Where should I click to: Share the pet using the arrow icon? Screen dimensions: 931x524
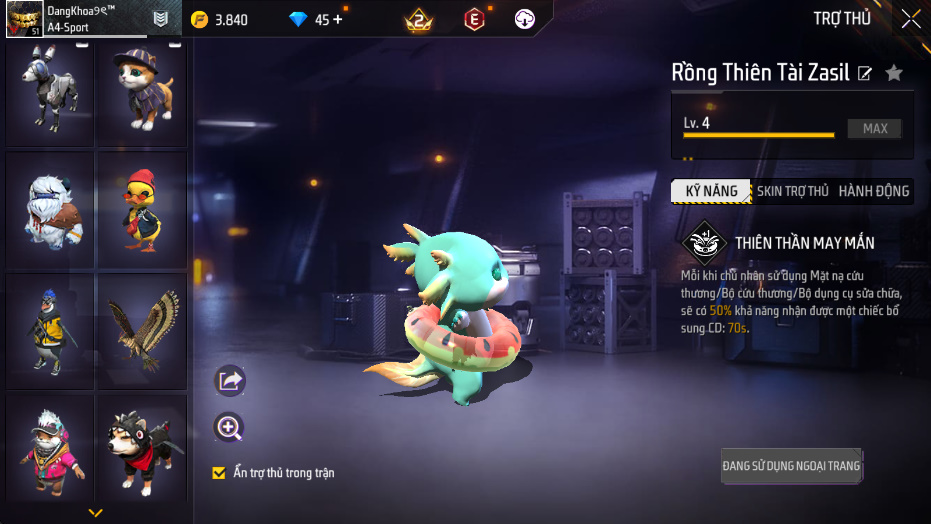(230, 380)
